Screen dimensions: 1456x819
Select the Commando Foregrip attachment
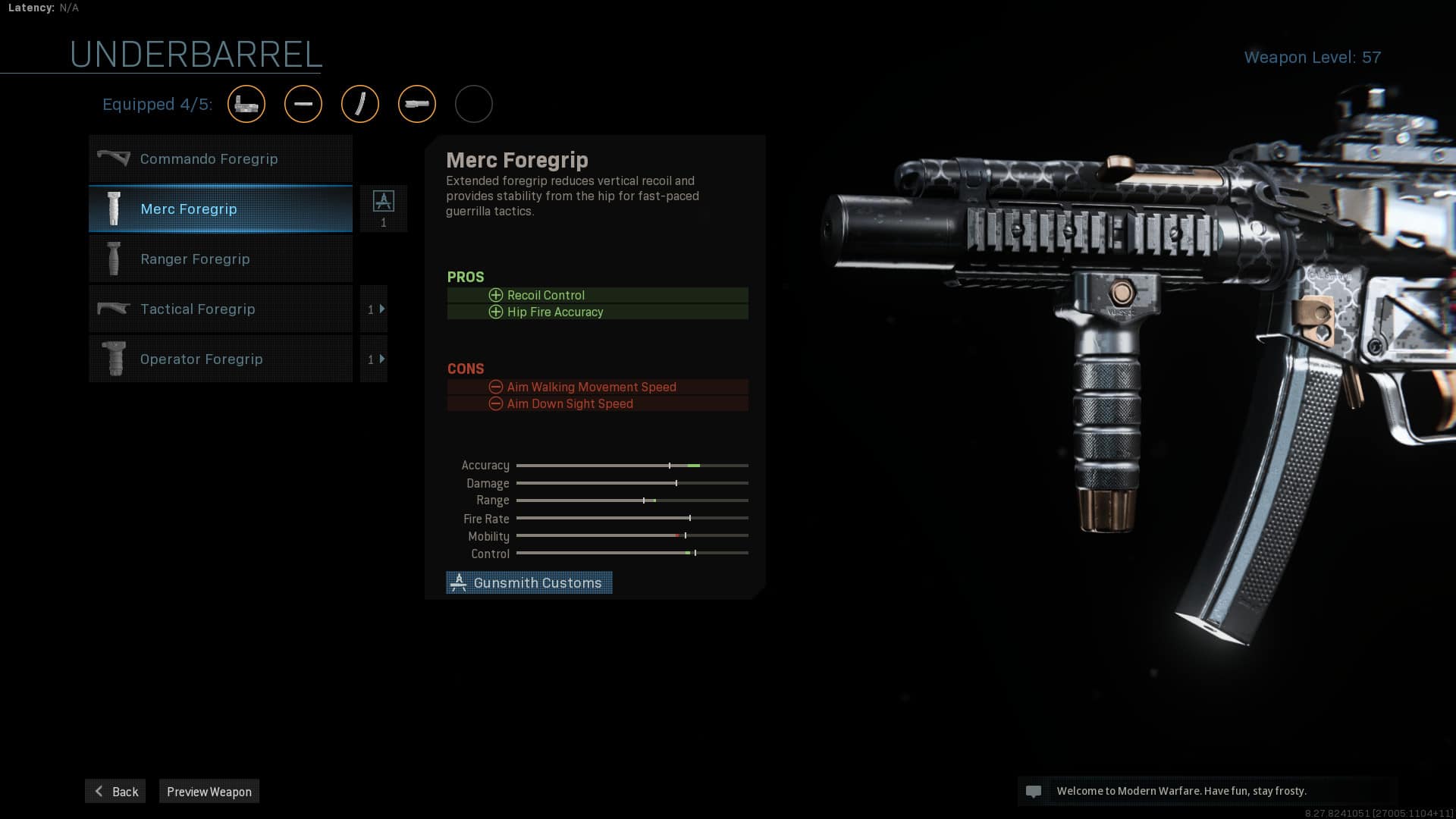[x=220, y=159]
